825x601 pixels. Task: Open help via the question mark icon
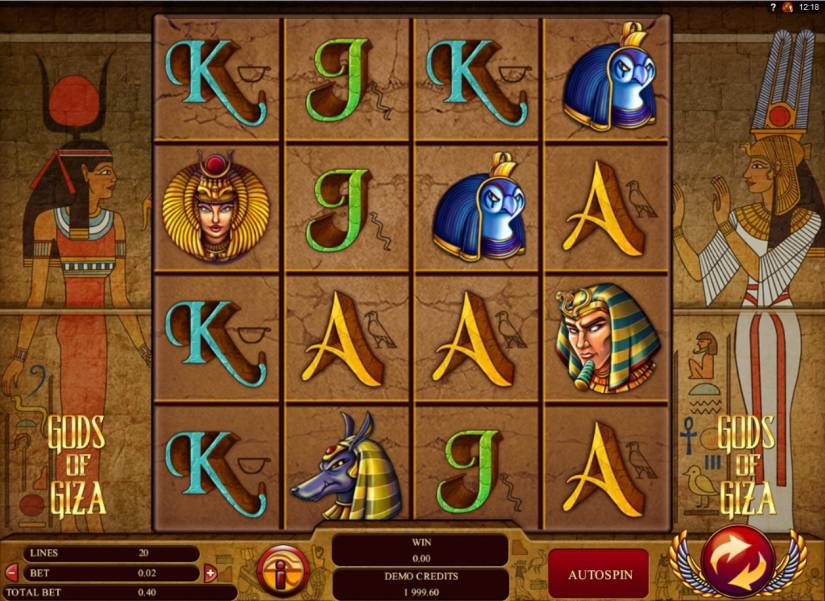pyautogui.click(x=772, y=7)
